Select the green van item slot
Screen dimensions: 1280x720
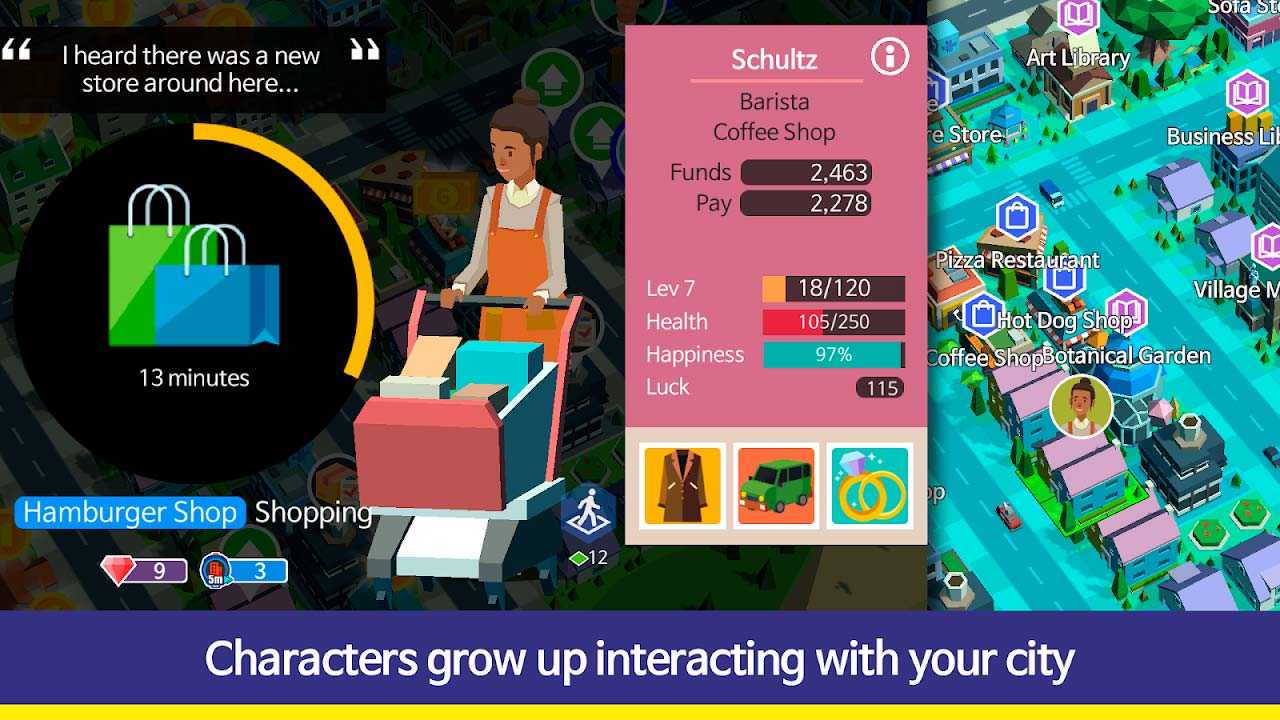[776, 486]
